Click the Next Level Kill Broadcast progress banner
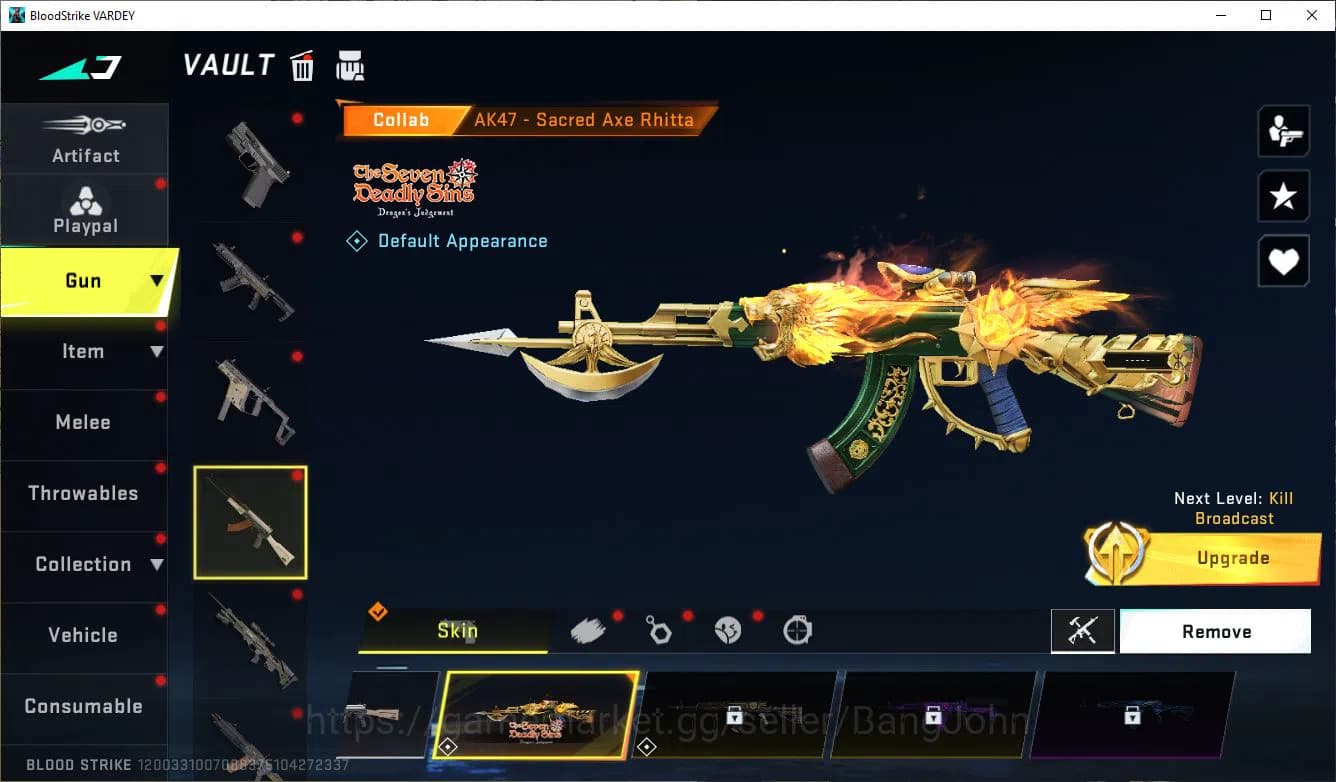This screenshot has height=782, width=1336. (1233, 508)
